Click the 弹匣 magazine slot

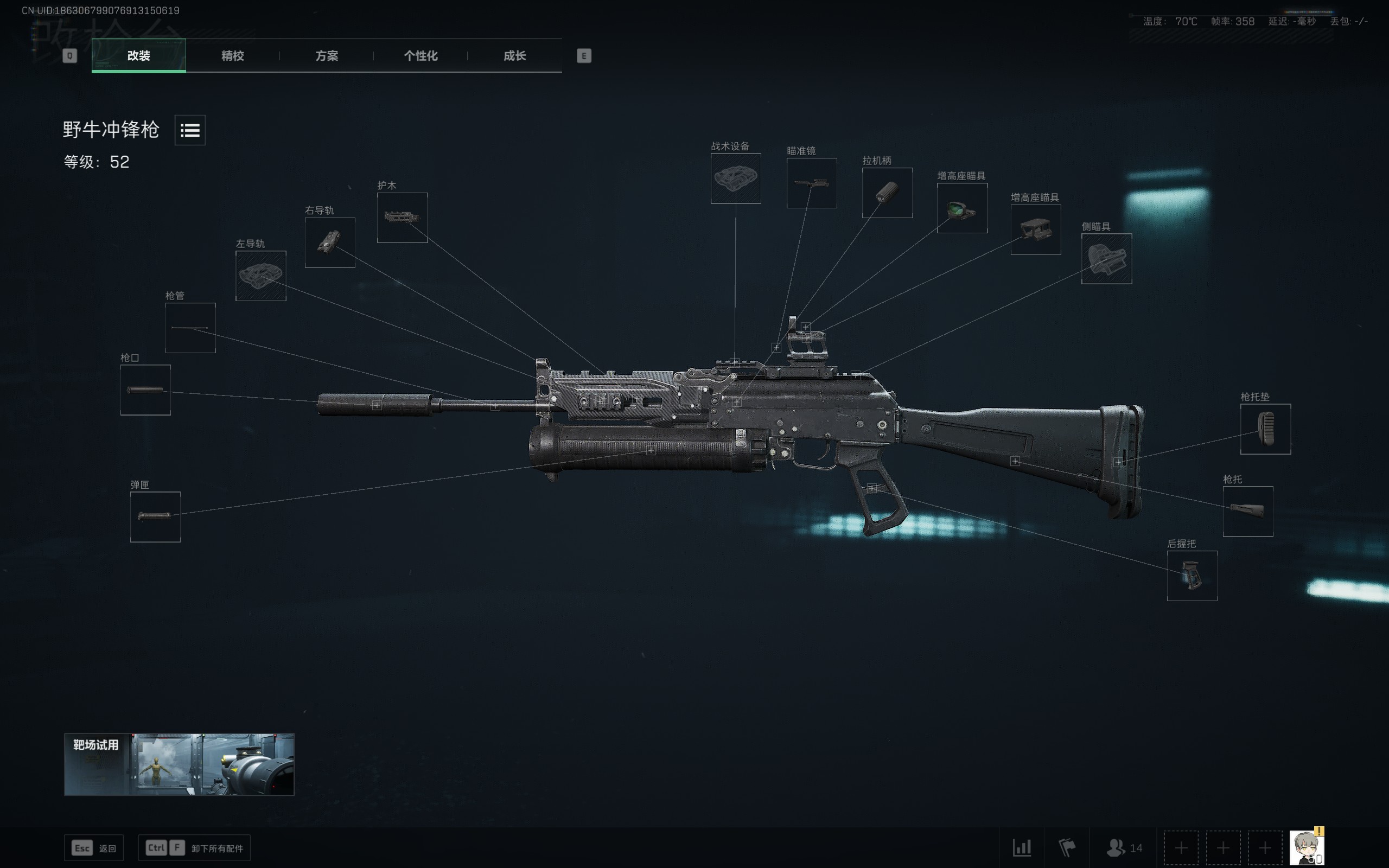156,516
